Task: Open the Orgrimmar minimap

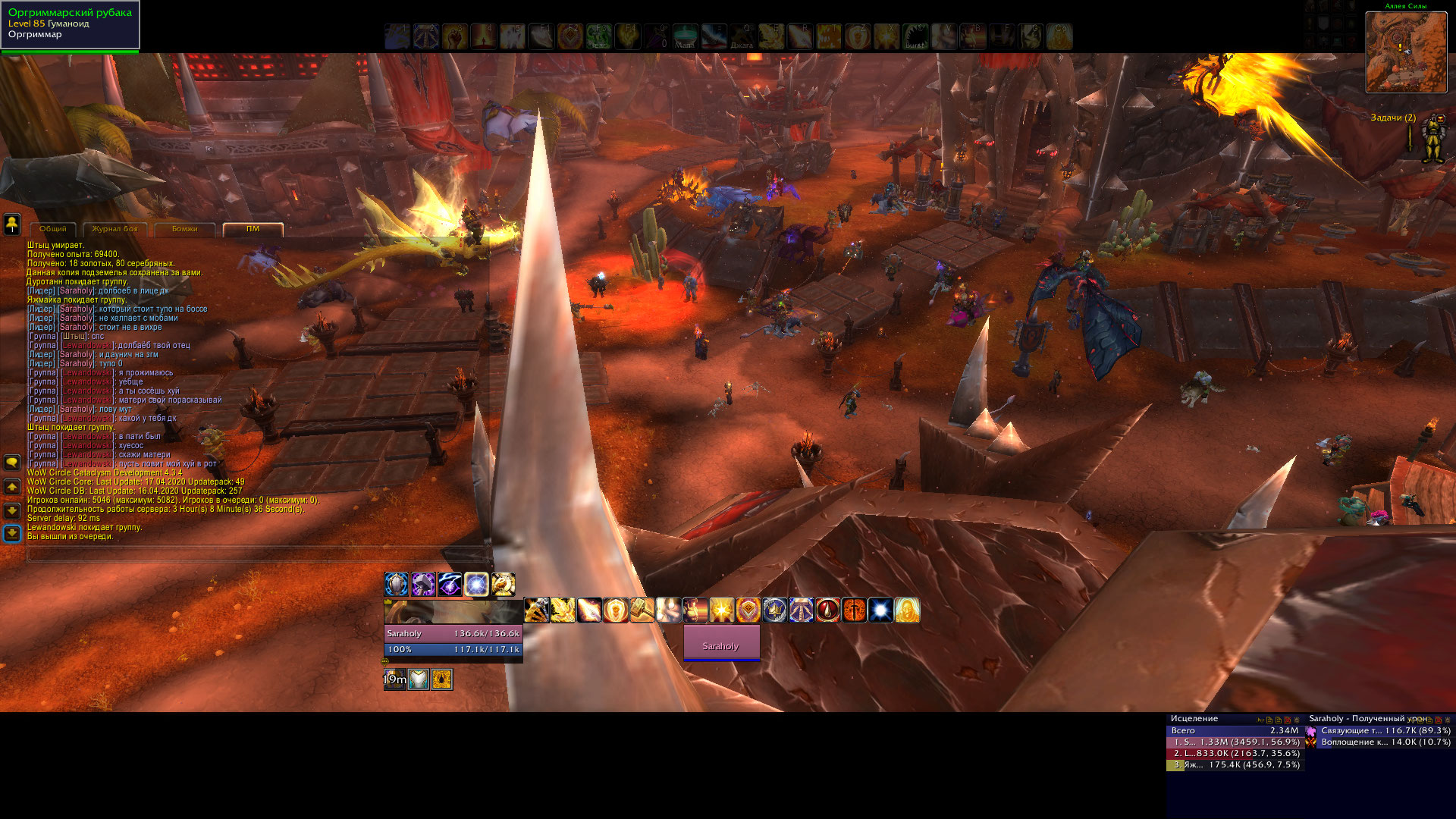Action: point(1406,52)
